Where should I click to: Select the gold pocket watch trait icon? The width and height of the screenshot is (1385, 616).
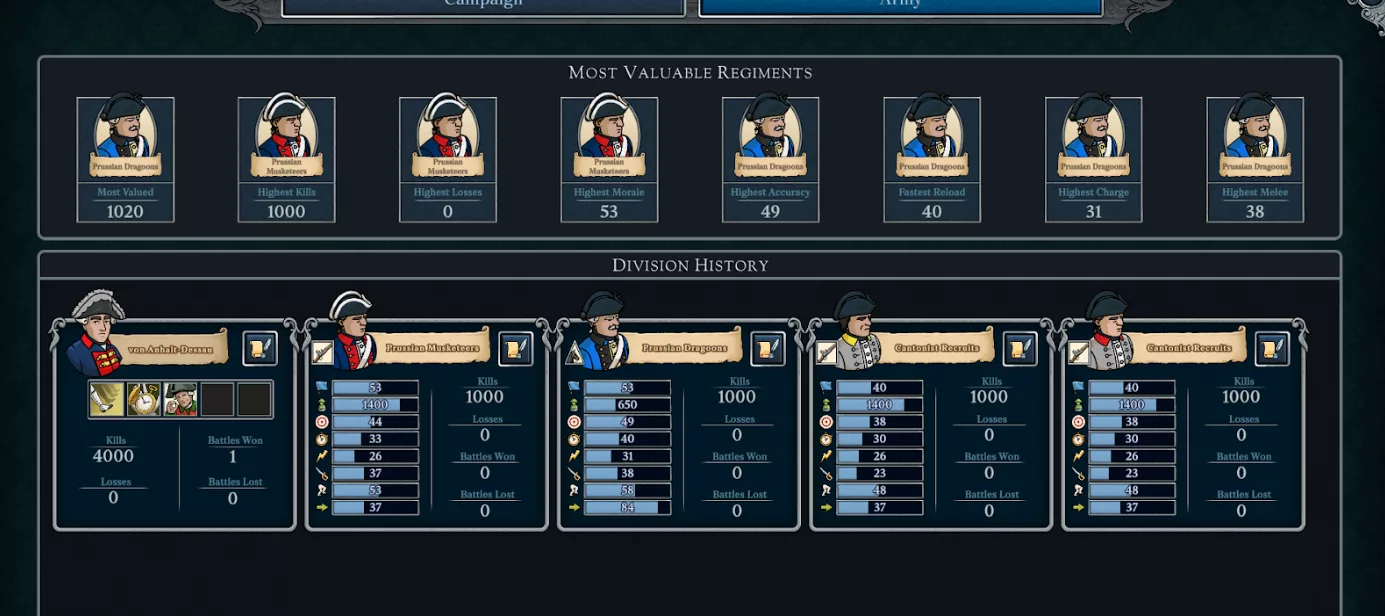[144, 400]
